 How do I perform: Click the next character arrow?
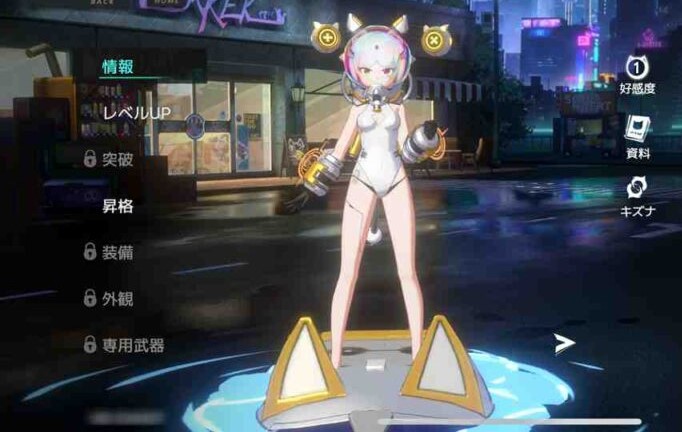565,344
